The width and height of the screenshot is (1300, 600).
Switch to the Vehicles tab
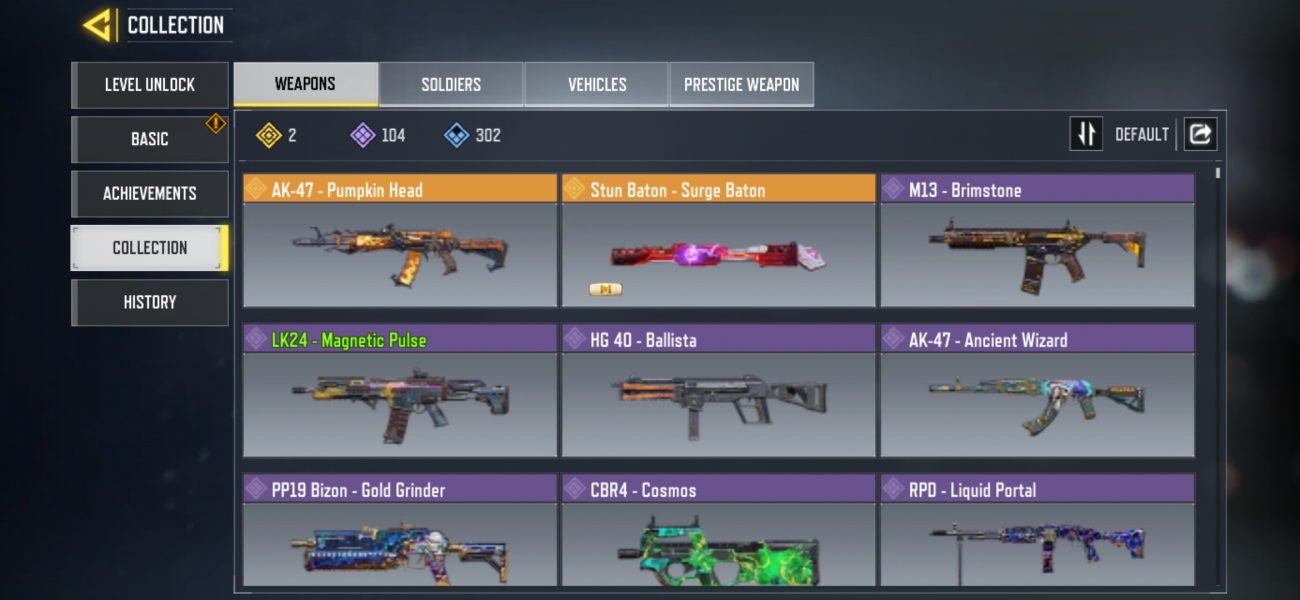pyautogui.click(x=597, y=85)
